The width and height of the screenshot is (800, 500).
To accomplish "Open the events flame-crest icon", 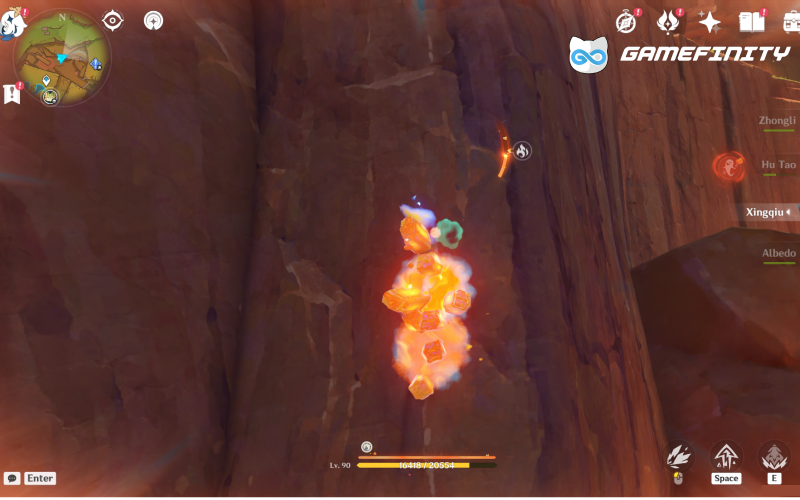I will coord(668,22).
